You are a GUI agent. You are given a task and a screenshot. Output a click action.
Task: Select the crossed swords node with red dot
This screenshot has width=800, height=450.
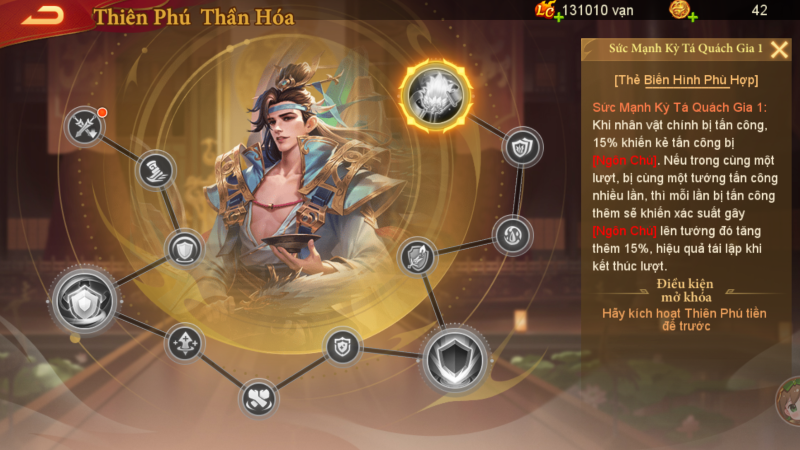pos(85,126)
